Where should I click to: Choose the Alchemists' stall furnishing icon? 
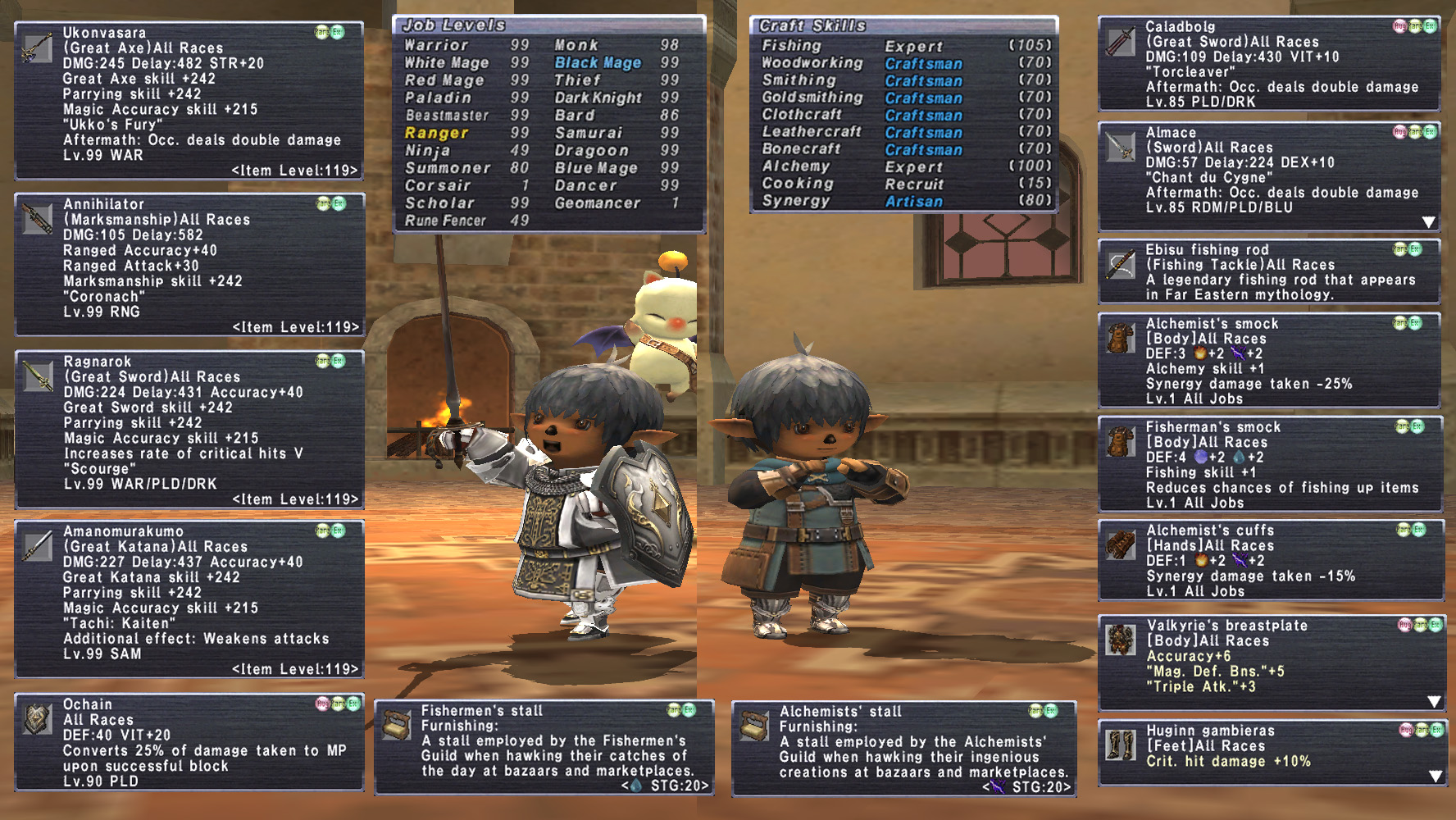click(754, 726)
